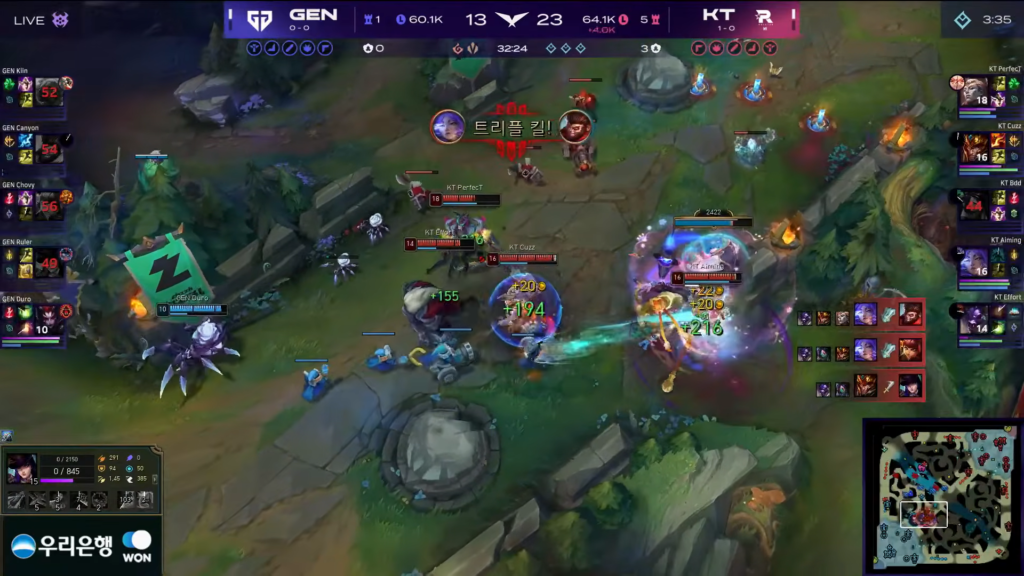Click the selected champion portrait in stats panel
Screen dimensions: 1024x576
coord(21,470)
